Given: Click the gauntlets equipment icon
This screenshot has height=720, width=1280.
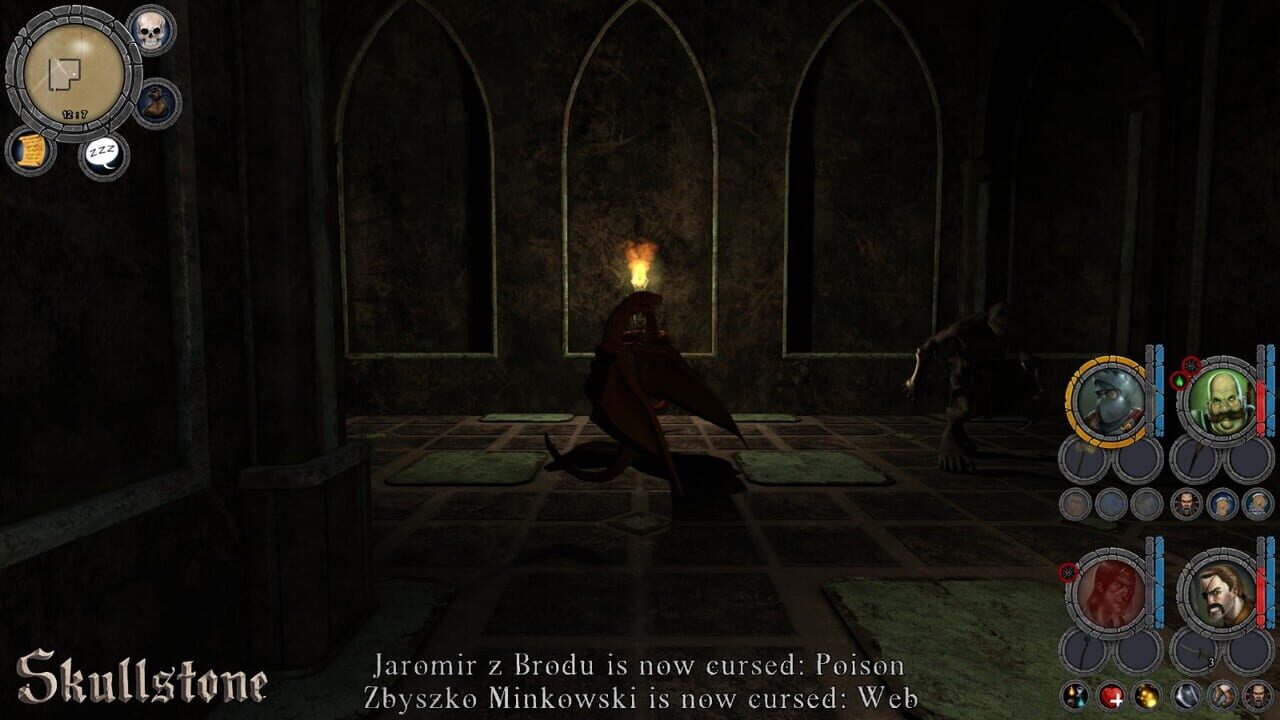Looking at the screenshot, I should [x=1220, y=695].
